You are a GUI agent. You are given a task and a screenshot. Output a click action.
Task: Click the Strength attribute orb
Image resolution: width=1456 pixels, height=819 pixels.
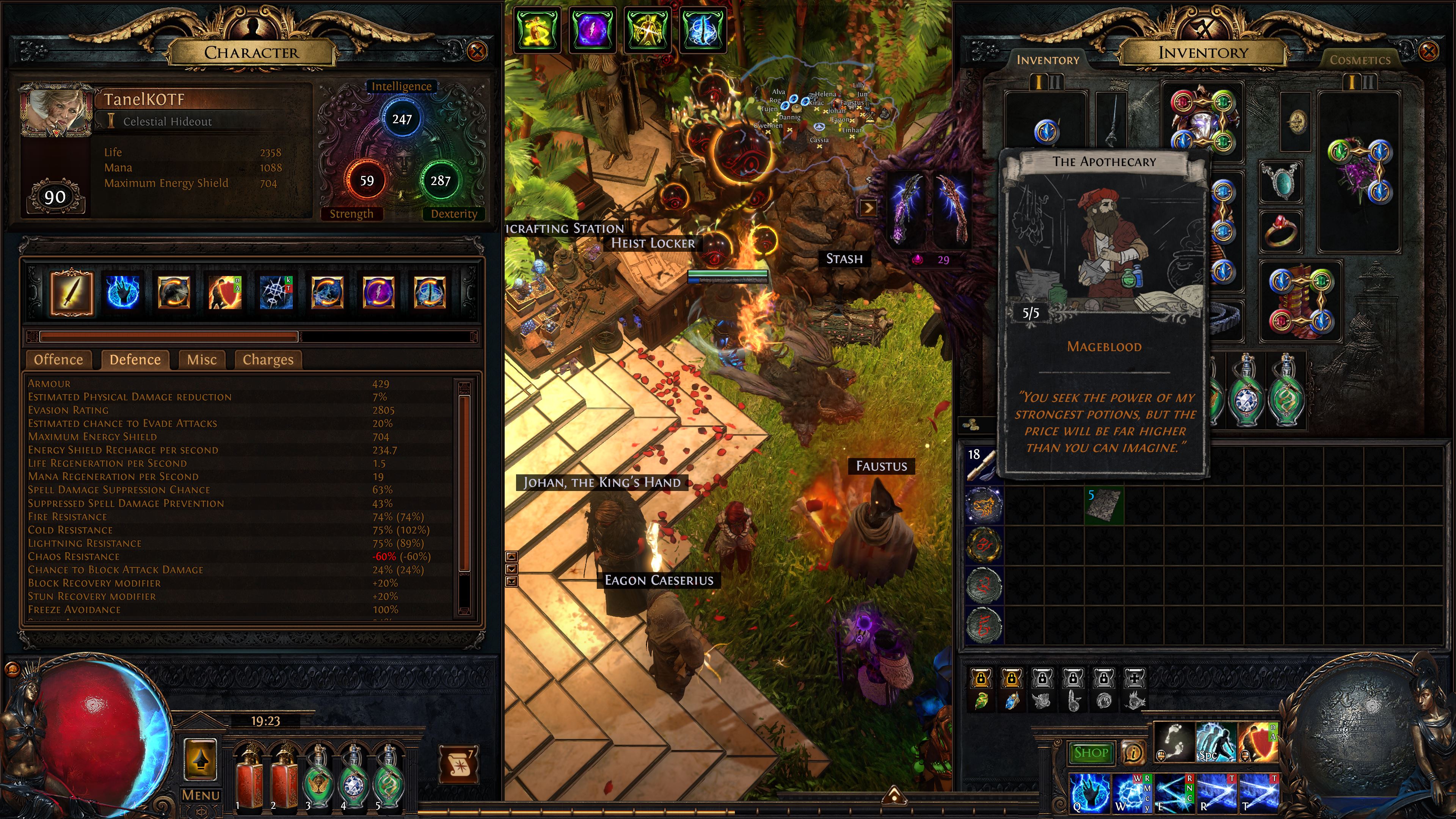tap(367, 181)
